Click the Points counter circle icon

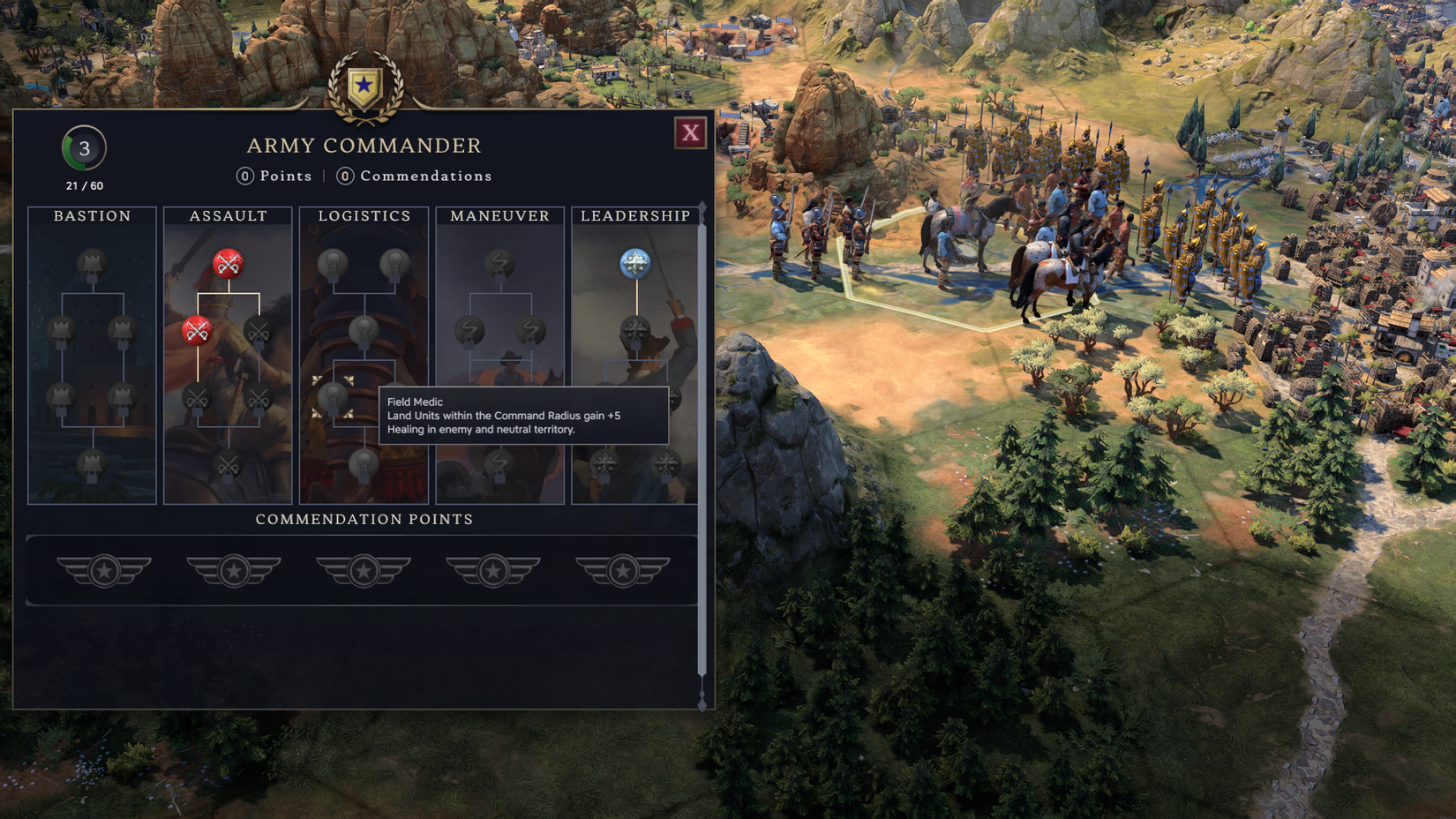[x=244, y=176]
